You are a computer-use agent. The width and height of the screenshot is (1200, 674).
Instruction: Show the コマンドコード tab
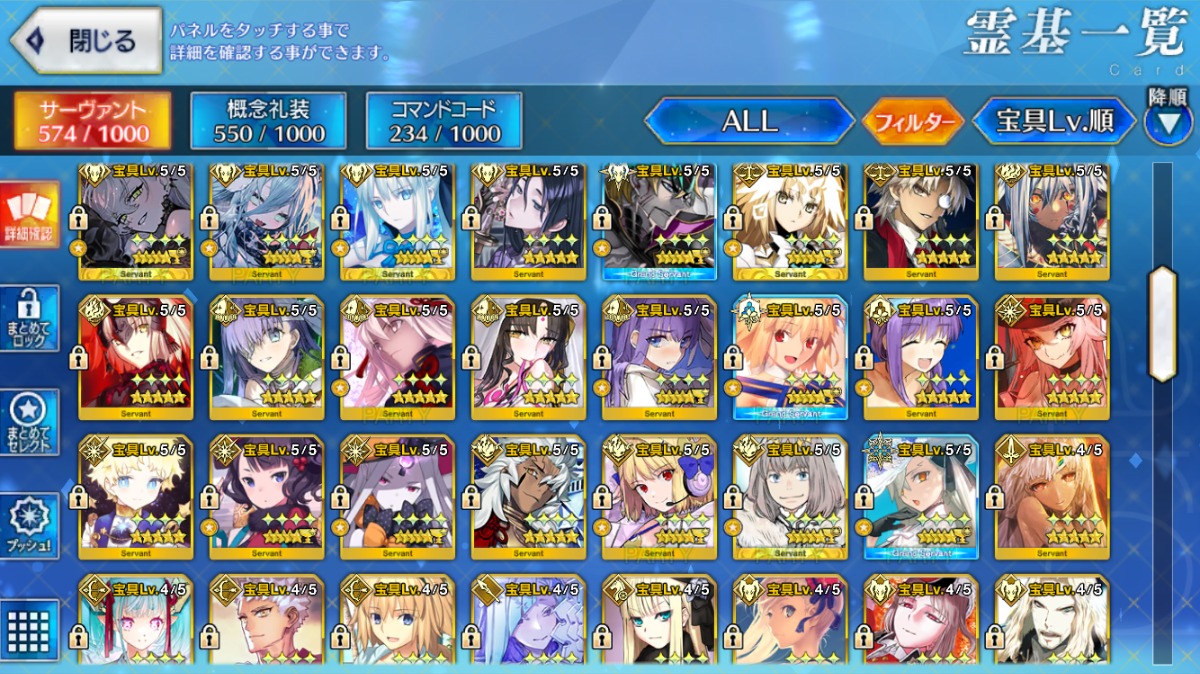444,121
